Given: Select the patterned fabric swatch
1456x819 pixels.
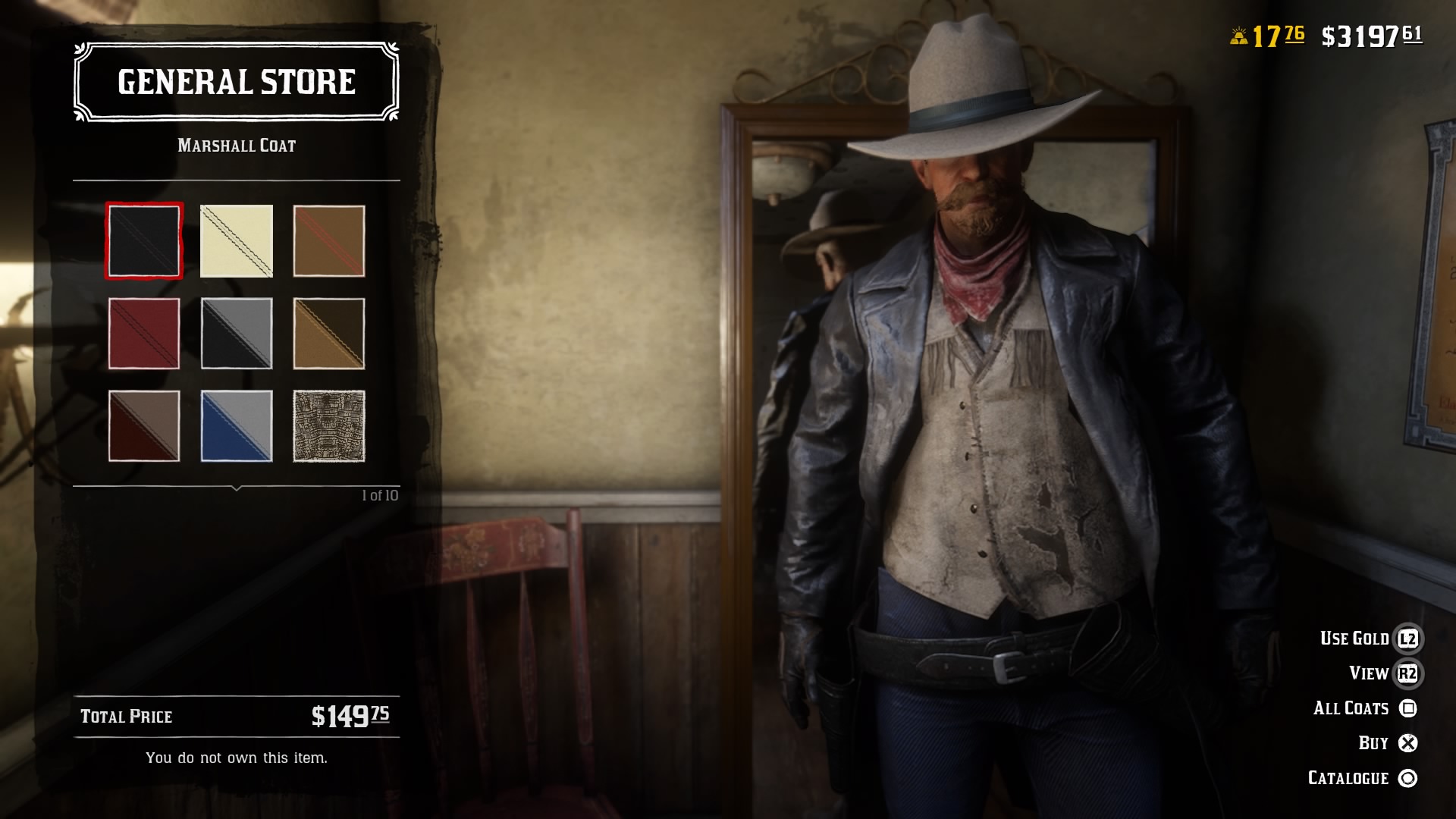Looking at the screenshot, I should [328, 426].
